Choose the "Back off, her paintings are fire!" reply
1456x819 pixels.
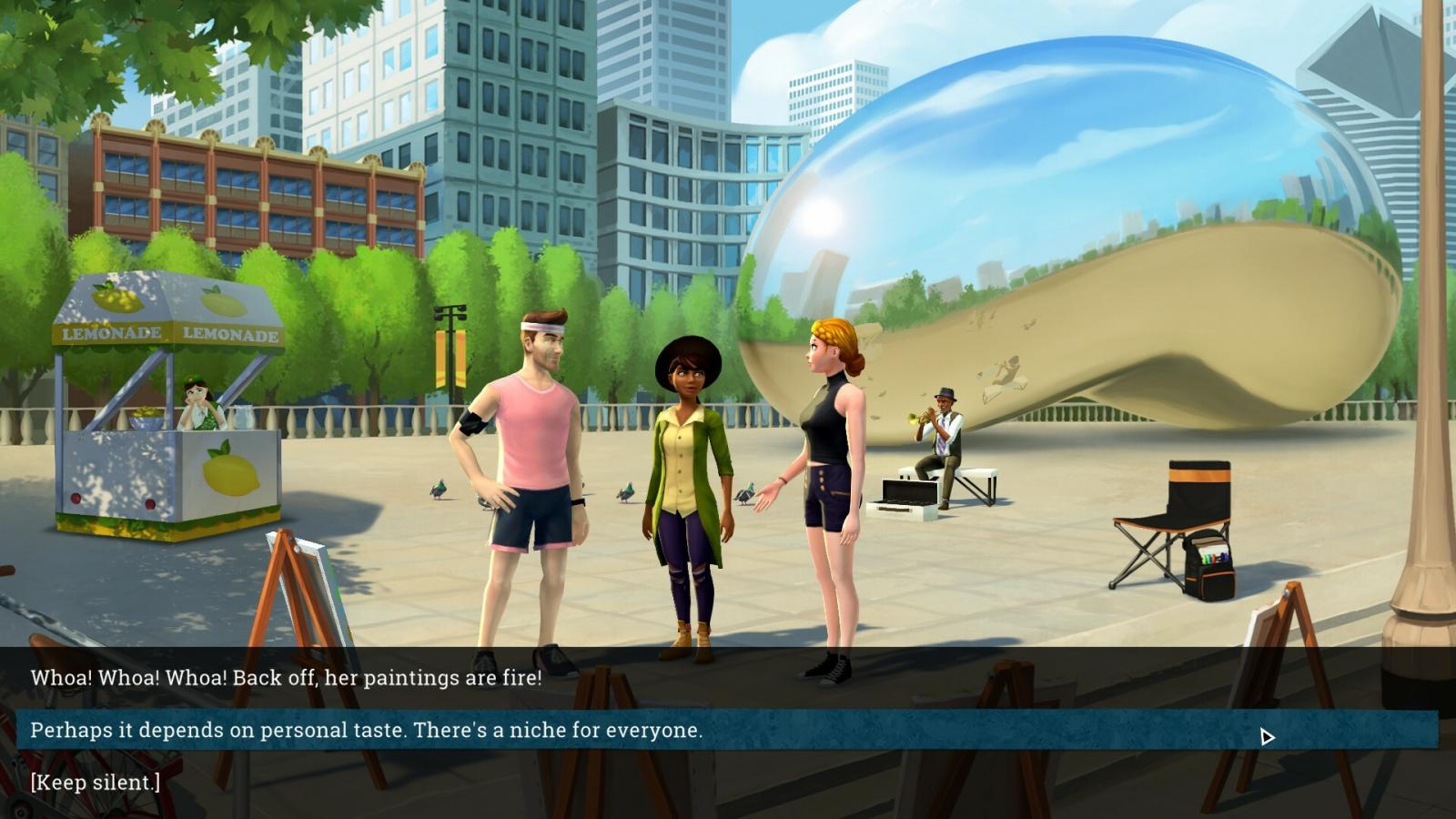[286, 678]
